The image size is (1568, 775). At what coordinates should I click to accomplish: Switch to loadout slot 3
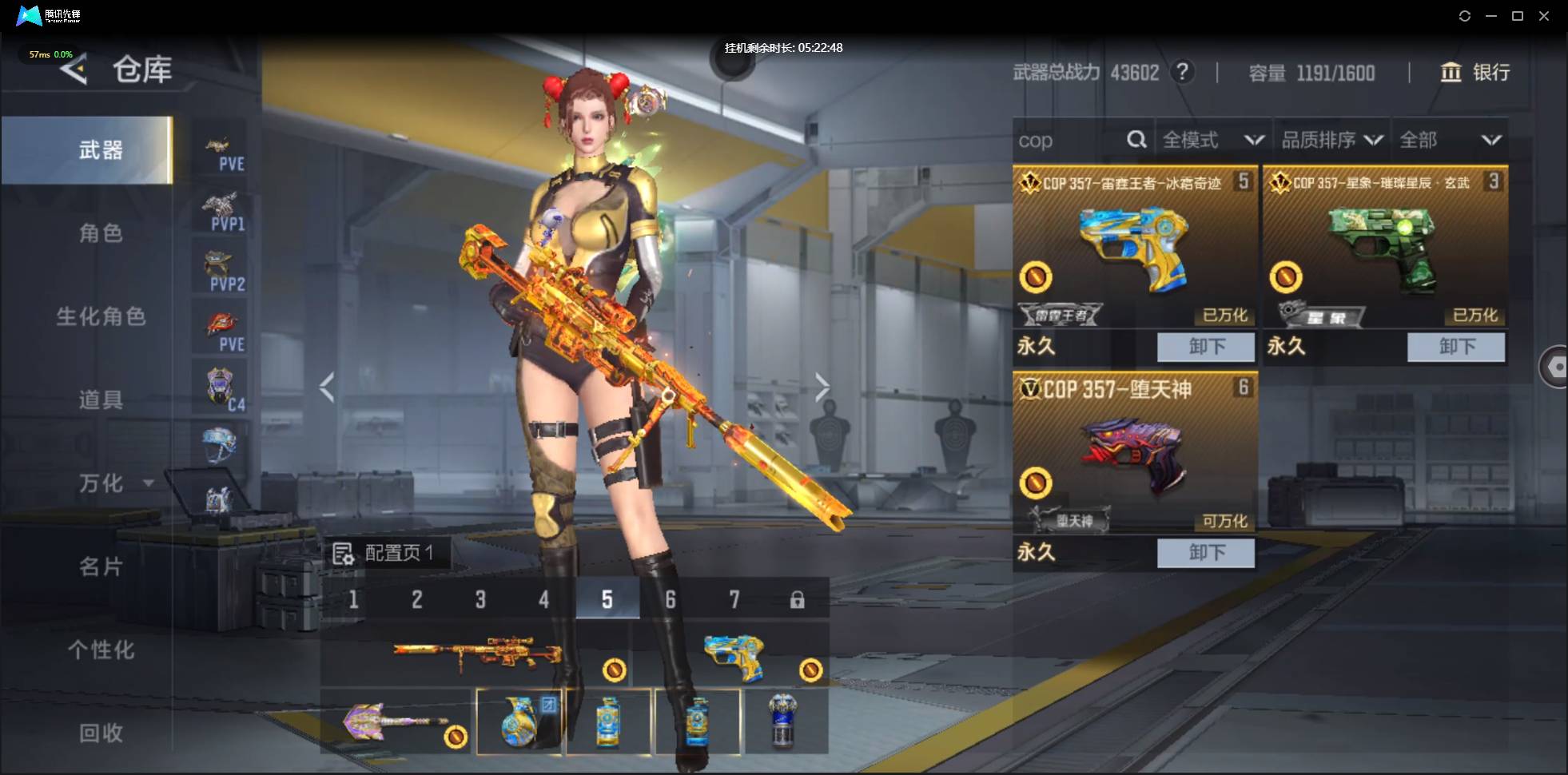(480, 599)
